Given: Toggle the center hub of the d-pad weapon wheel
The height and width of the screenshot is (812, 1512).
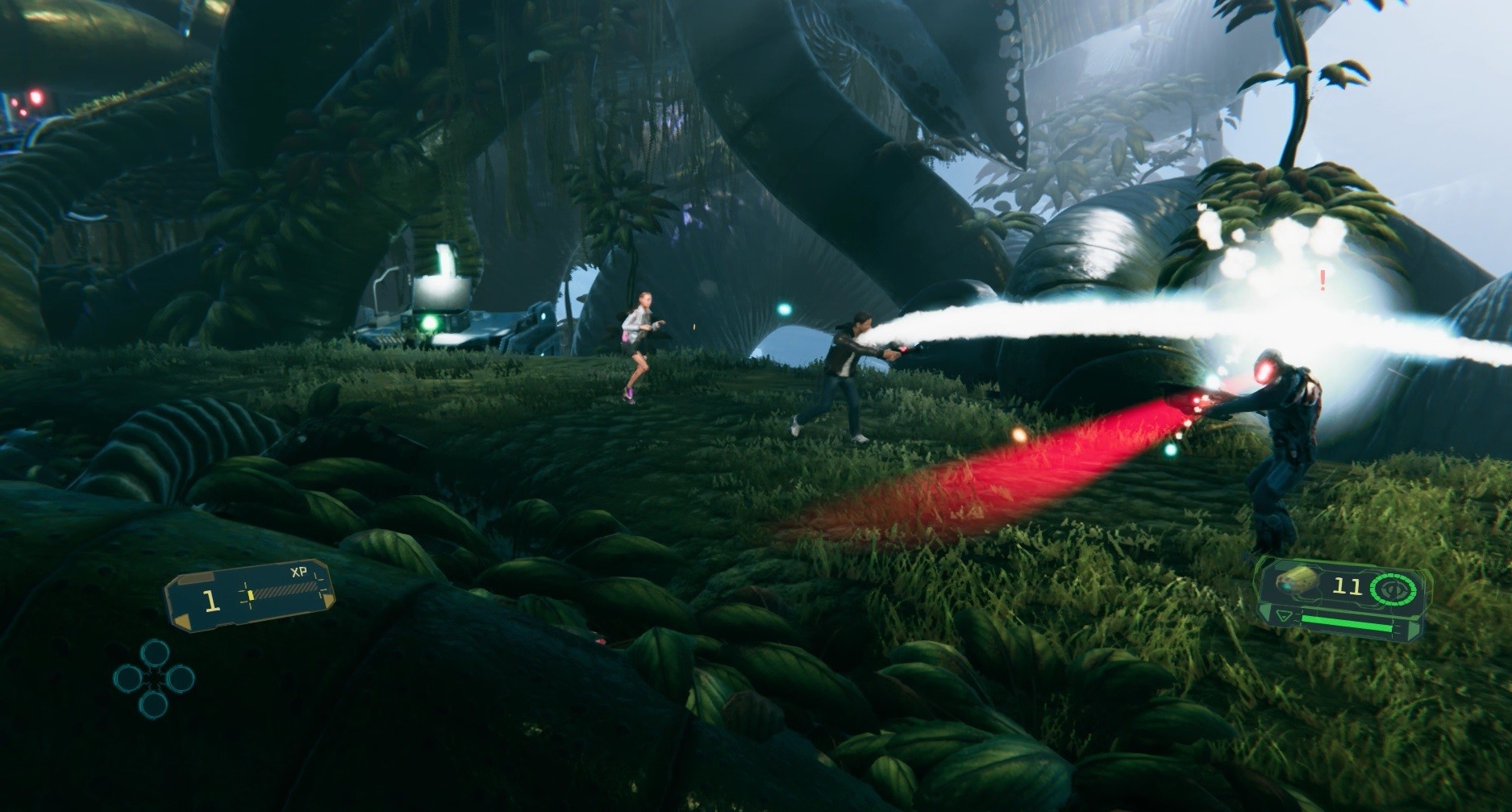Looking at the screenshot, I should pyautogui.click(x=154, y=678).
